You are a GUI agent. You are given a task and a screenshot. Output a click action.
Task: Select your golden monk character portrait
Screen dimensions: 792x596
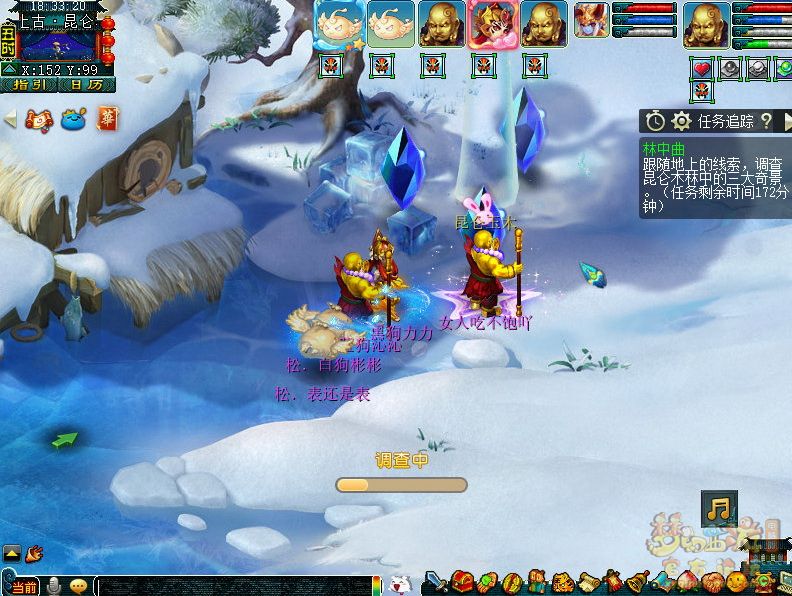(706, 24)
